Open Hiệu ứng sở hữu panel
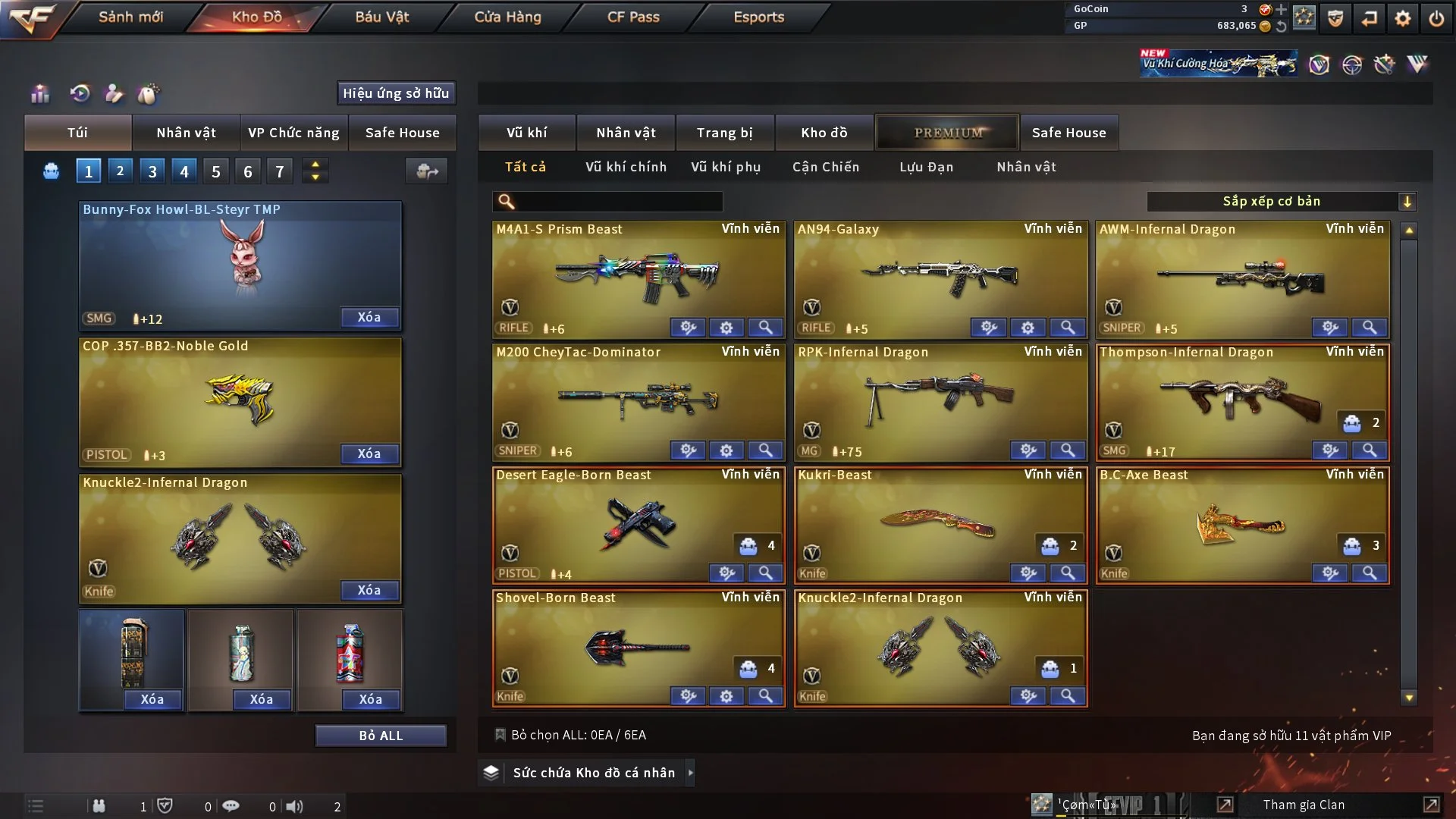 (x=396, y=93)
